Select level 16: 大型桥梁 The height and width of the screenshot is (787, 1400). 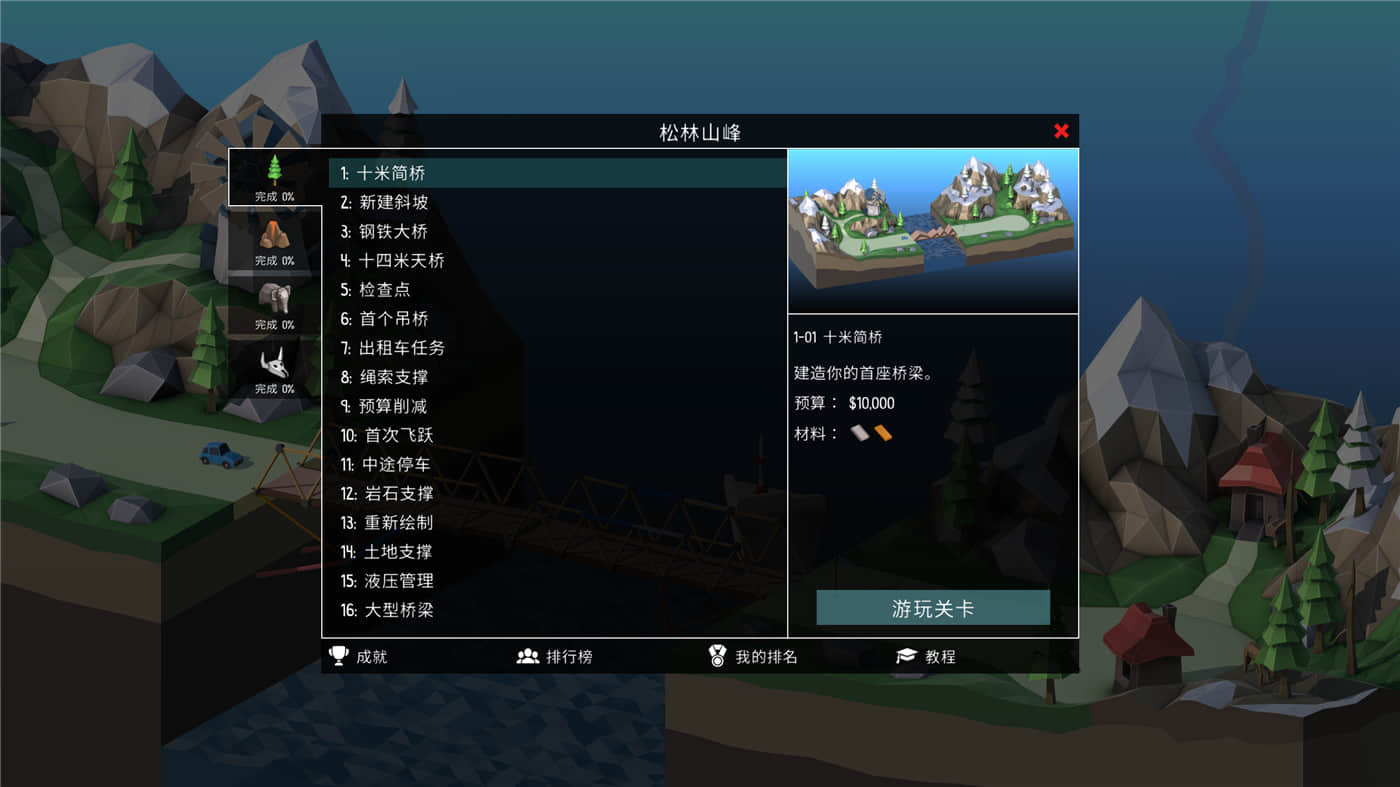click(x=398, y=610)
